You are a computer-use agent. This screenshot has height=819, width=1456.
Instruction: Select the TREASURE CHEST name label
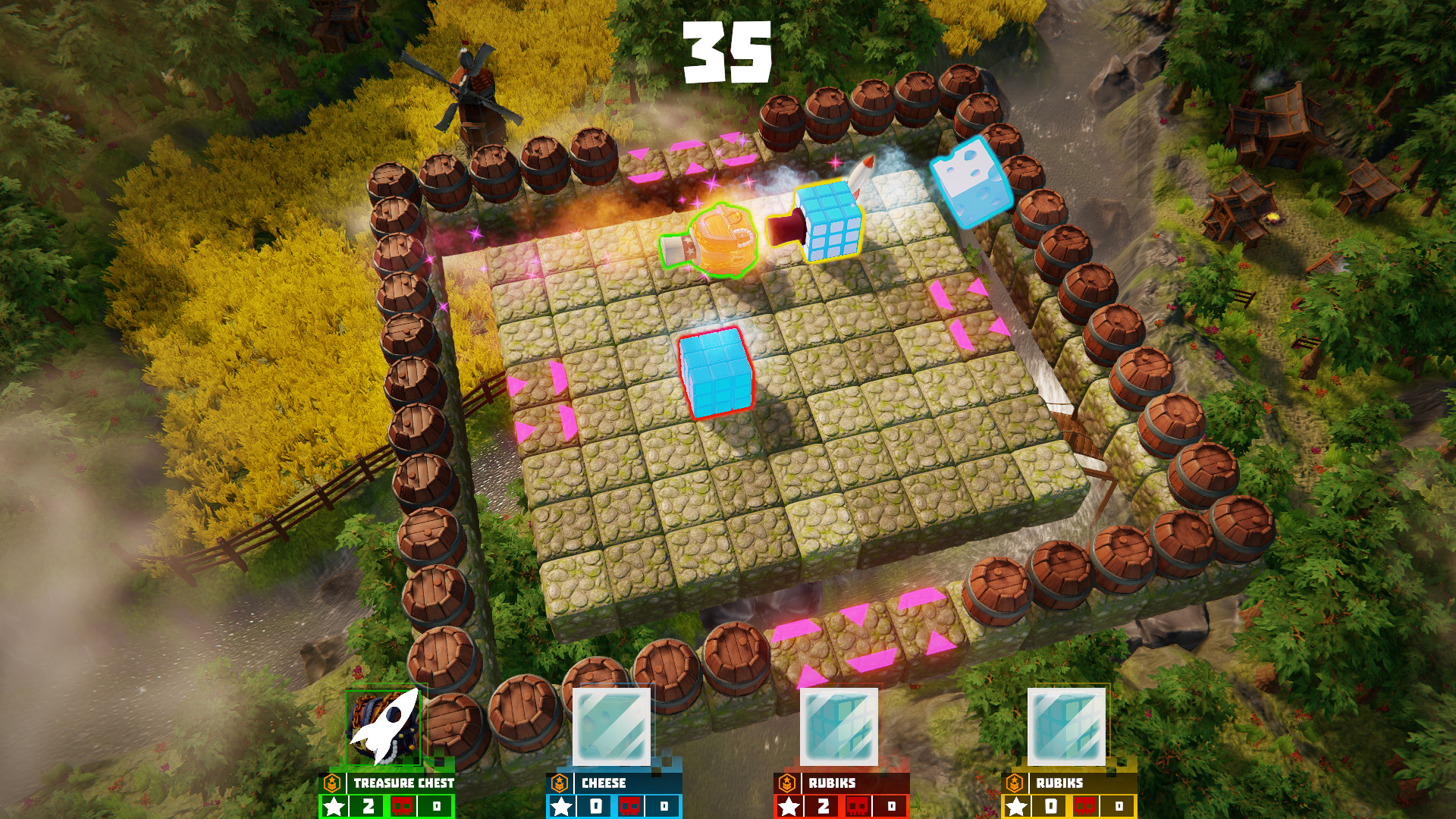(x=402, y=784)
